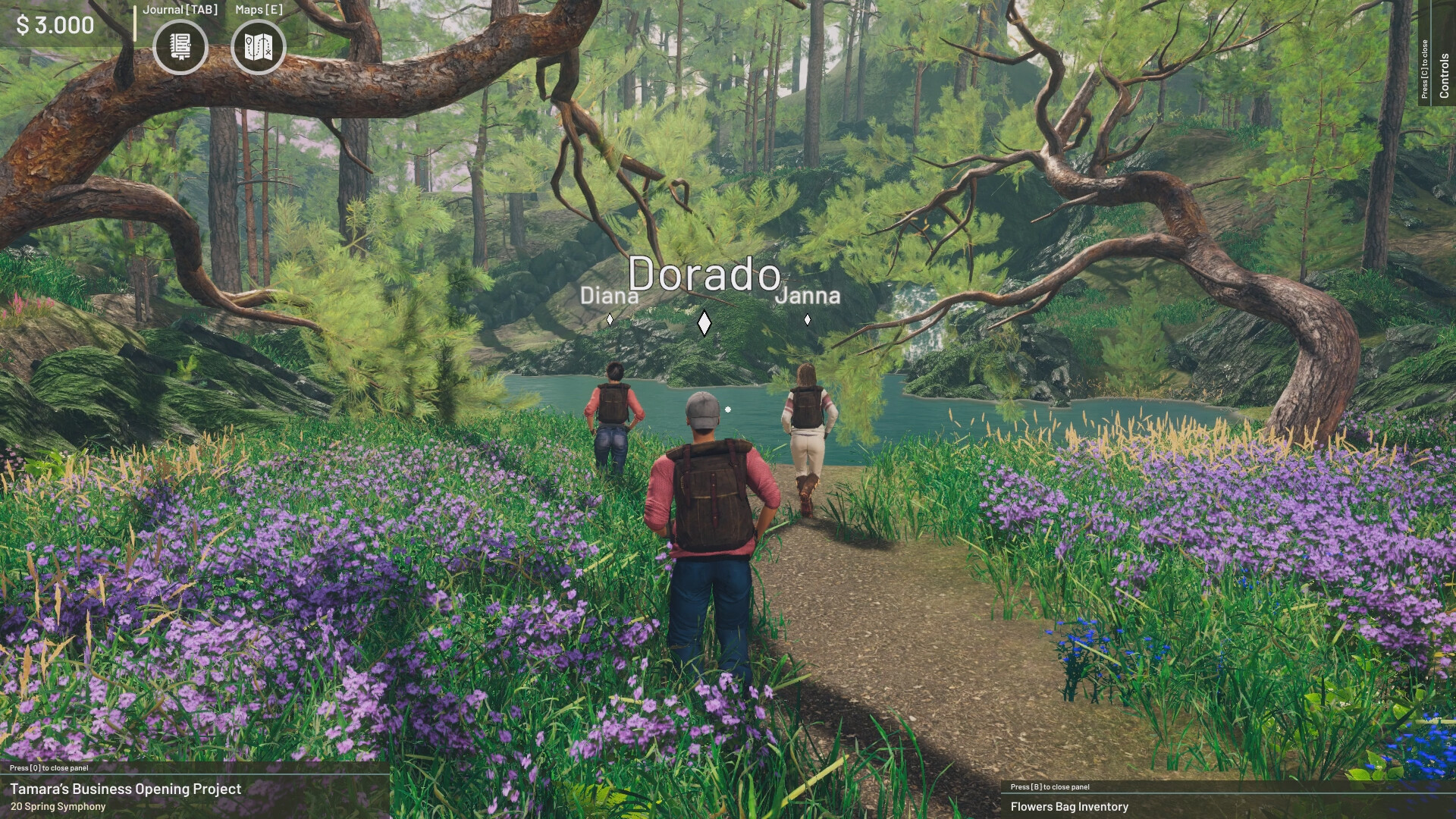Click the scroll icon inside the Journal circle
The height and width of the screenshot is (819, 1456).
coord(182,47)
